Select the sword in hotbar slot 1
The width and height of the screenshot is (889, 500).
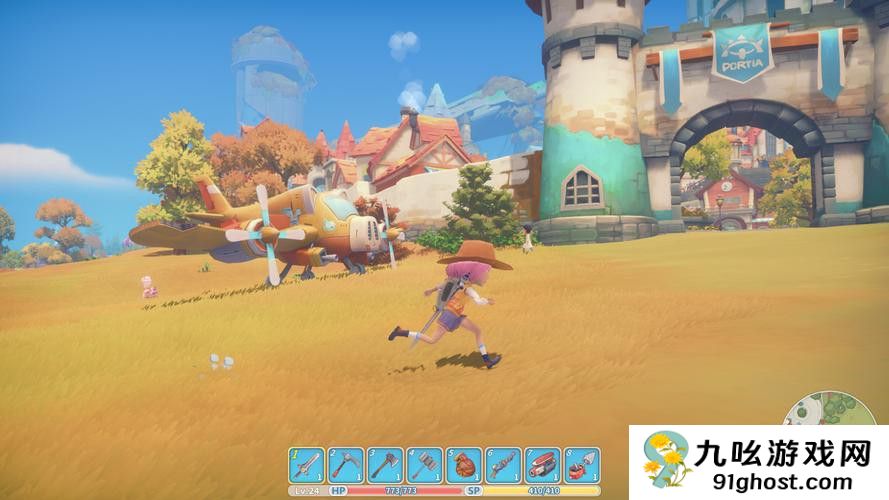pyautogui.click(x=307, y=465)
